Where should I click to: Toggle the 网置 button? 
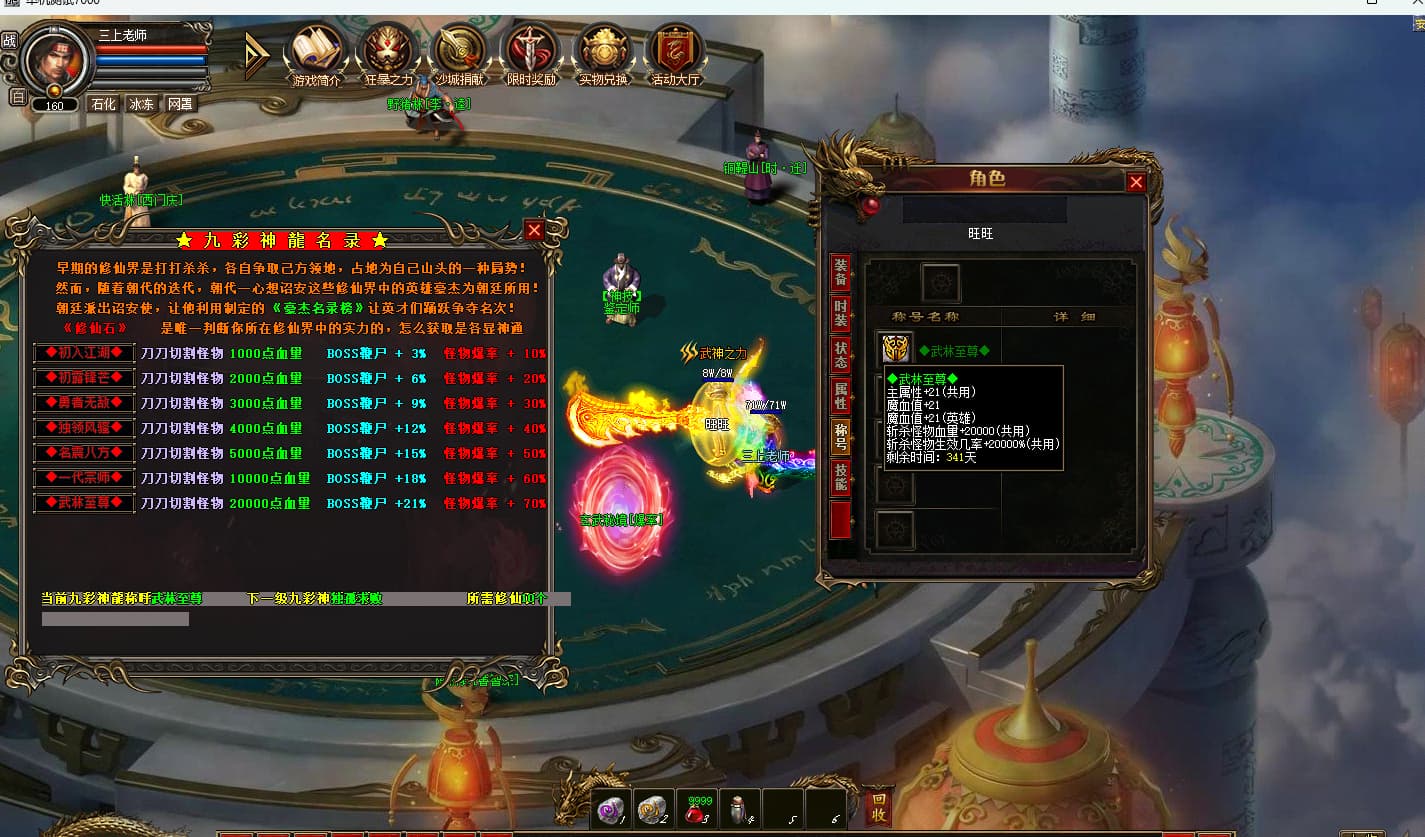180,104
